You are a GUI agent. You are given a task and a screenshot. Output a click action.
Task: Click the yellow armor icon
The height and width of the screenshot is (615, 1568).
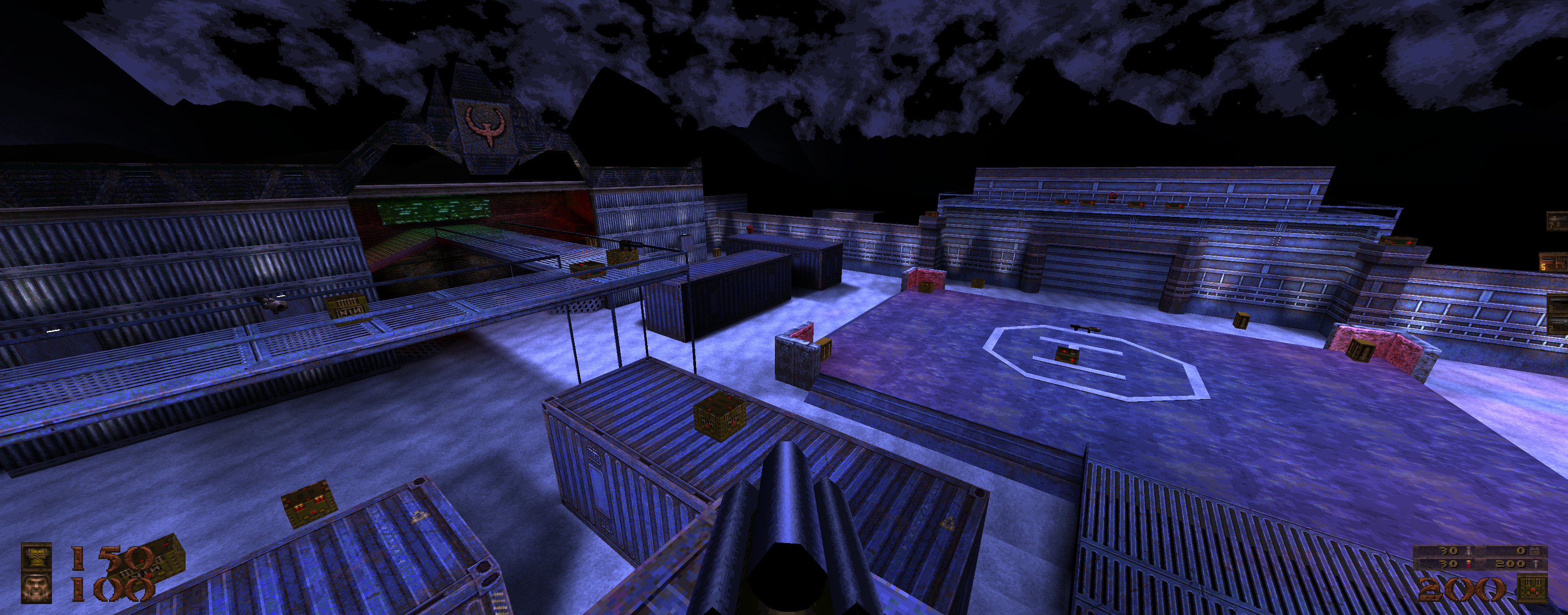(36, 557)
